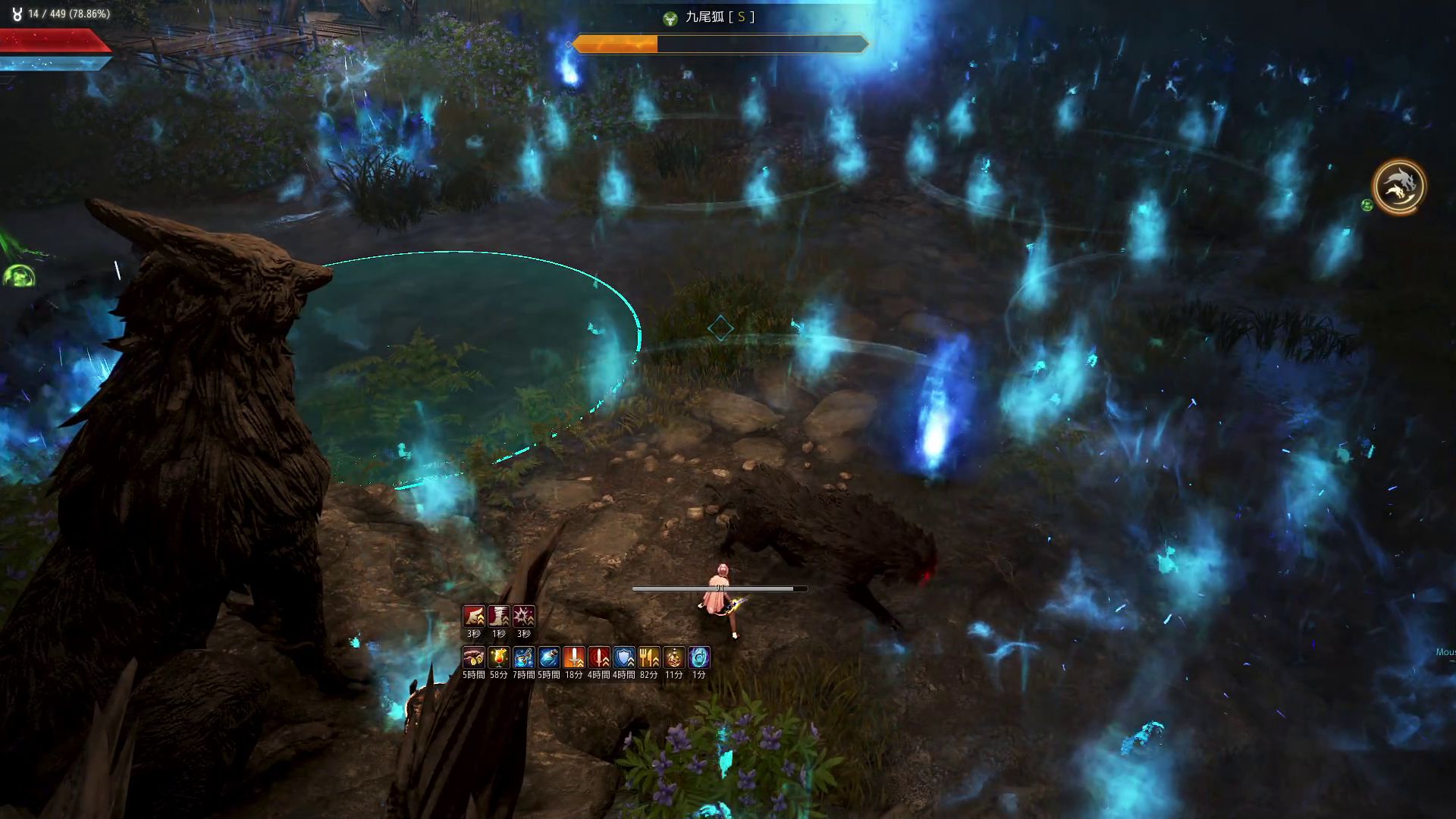Select the dashing boot speed buff icon
1456x819 pixels.
point(499,616)
